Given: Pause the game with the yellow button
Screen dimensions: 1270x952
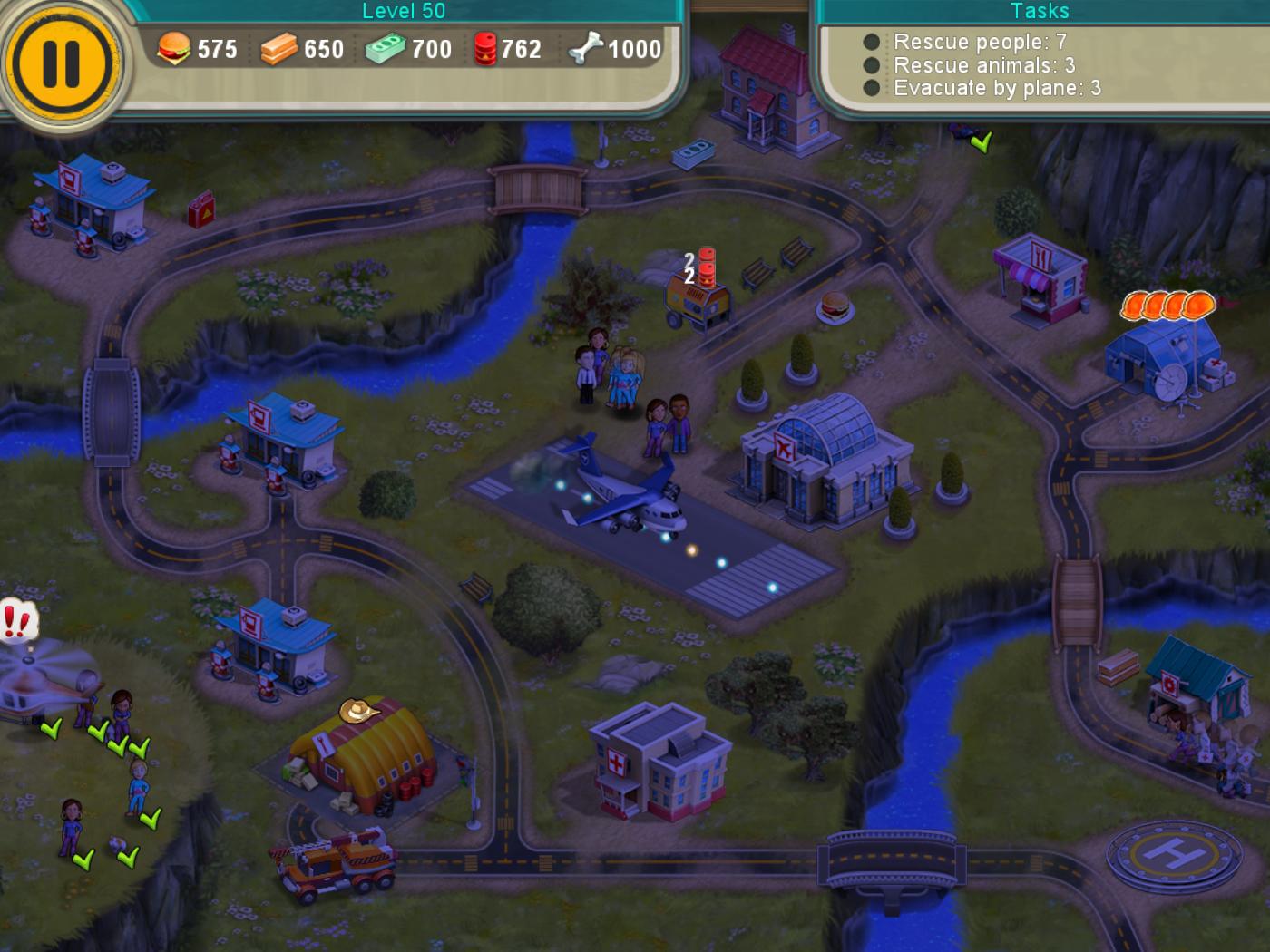Looking at the screenshot, I should click(61, 63).
